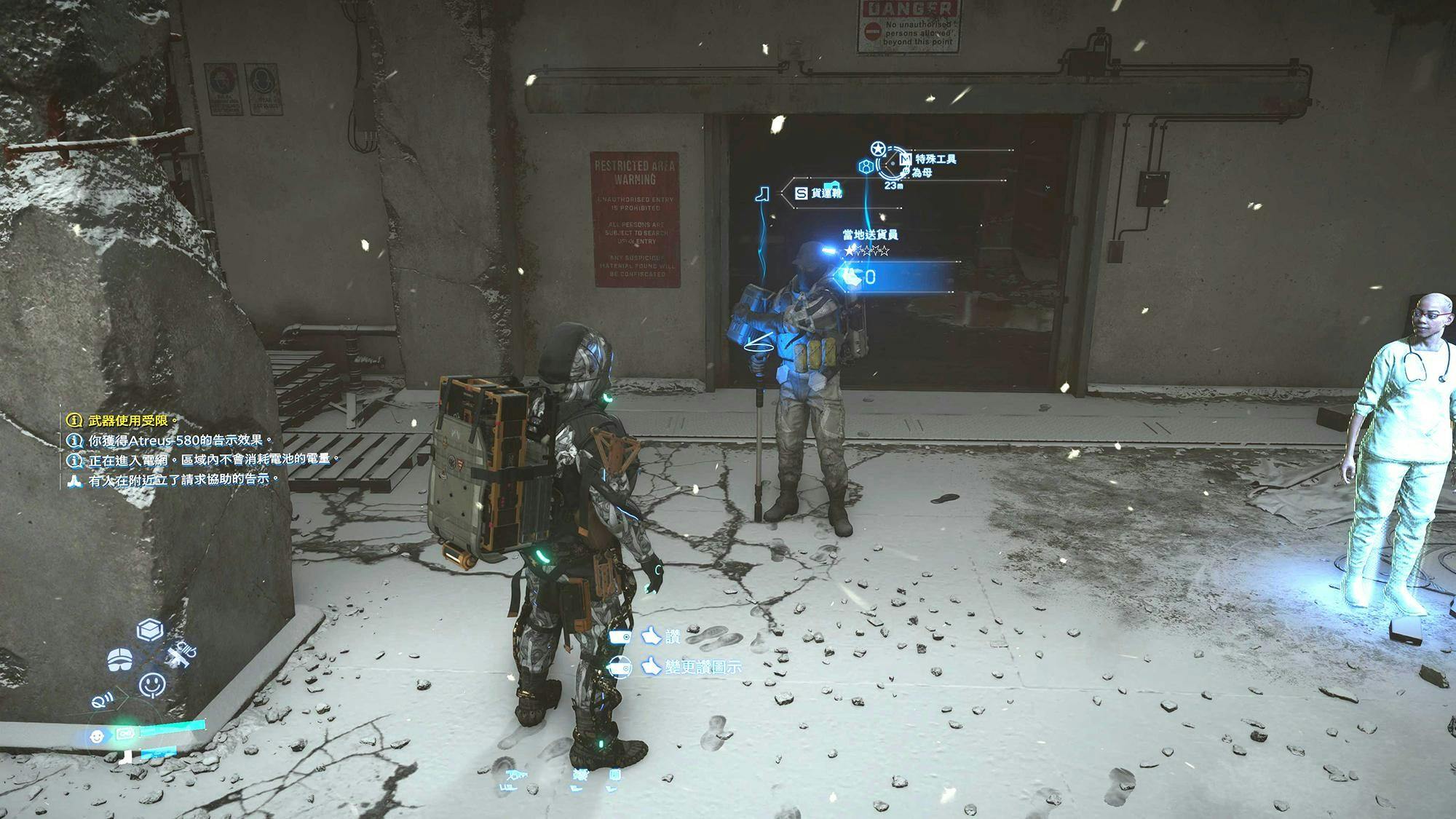
Task: Choose 變更讚圖示 to change the like icon
Action: coord(692,666)
